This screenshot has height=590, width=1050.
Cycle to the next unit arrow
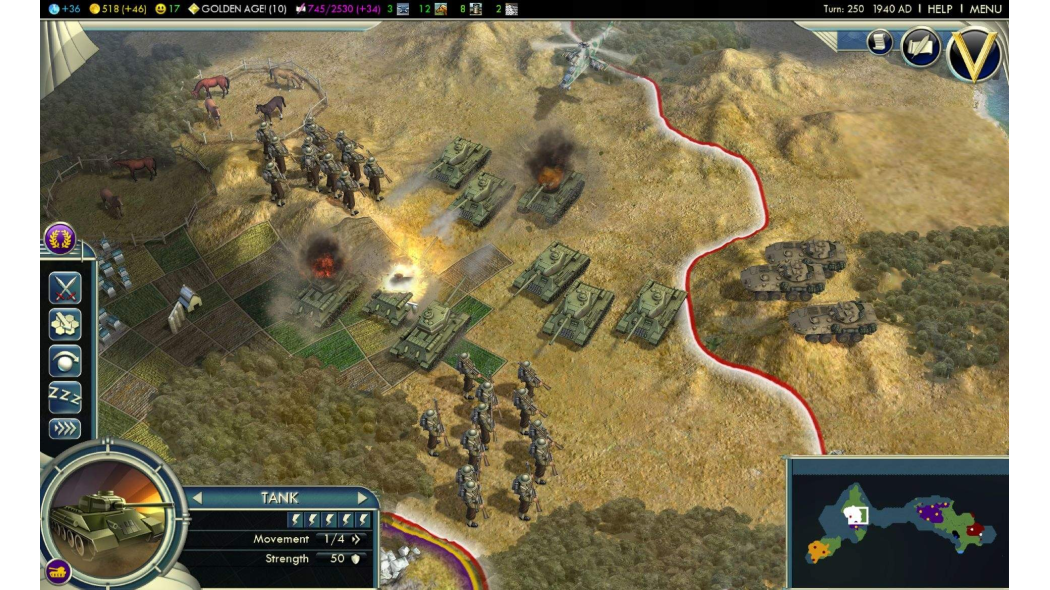click(363, 497)
